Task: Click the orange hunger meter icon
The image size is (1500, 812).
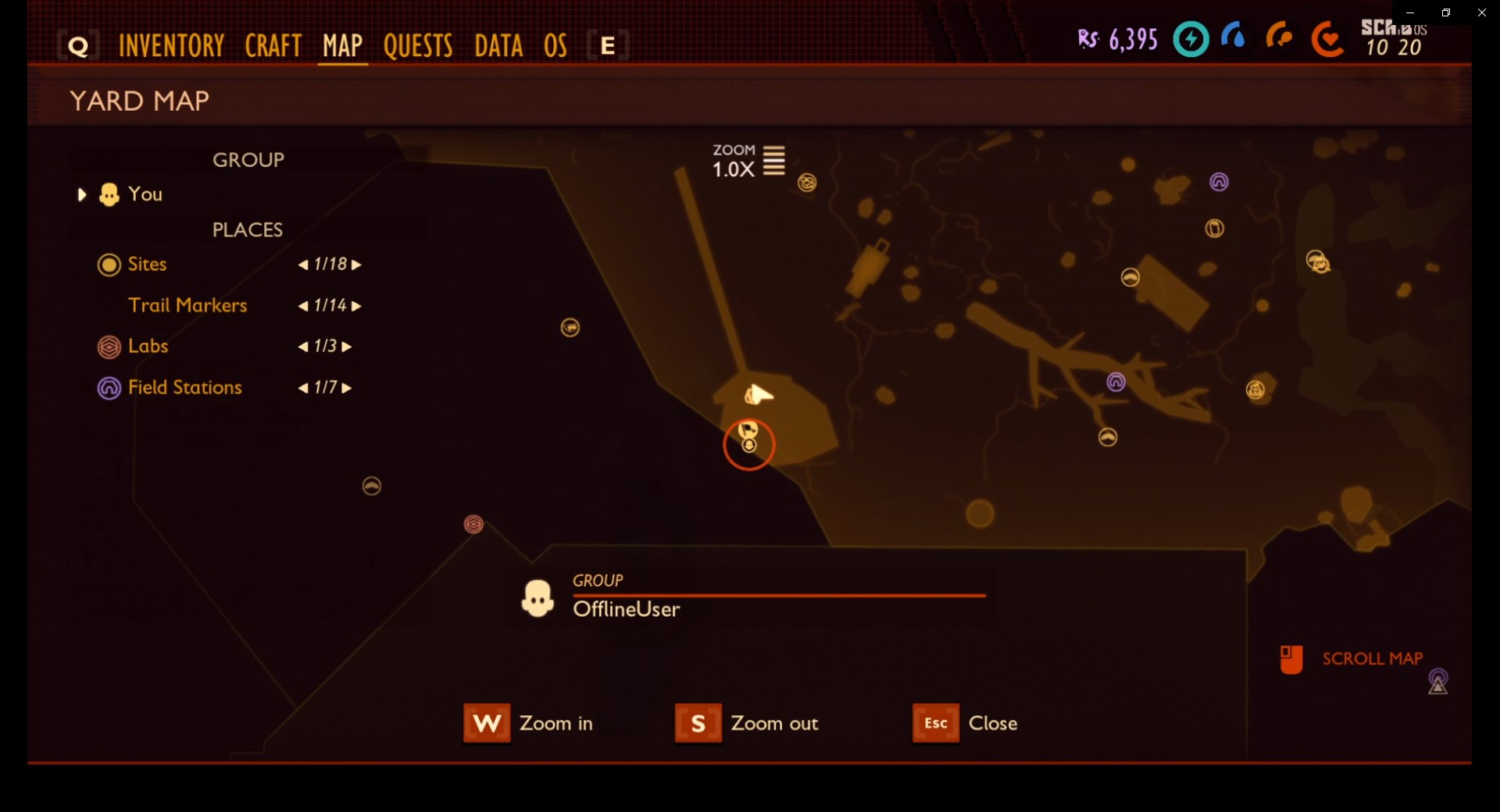Action: (1280, 37)
